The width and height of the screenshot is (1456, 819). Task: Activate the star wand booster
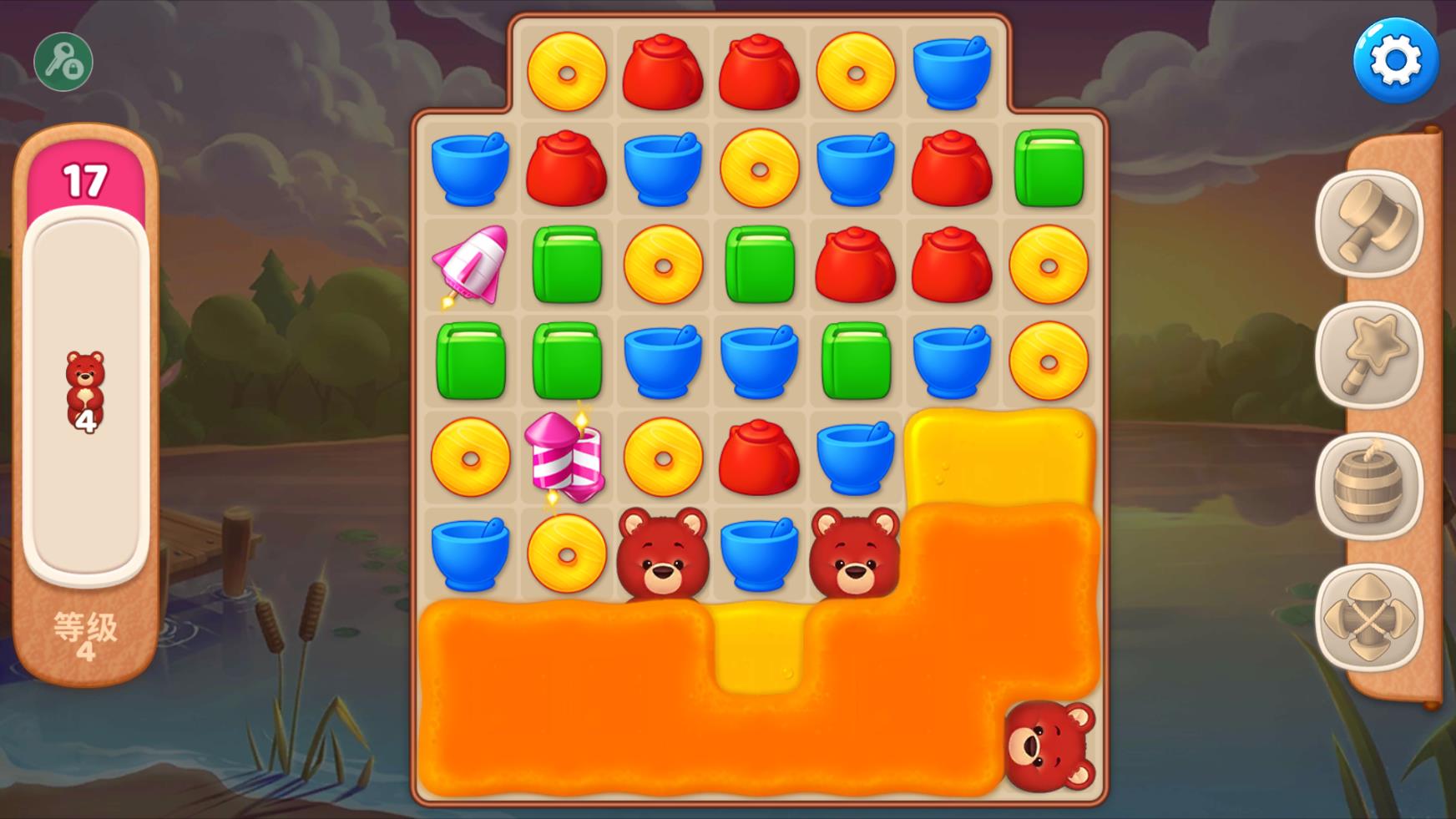pyautogui.click(x=1368, y=354)
